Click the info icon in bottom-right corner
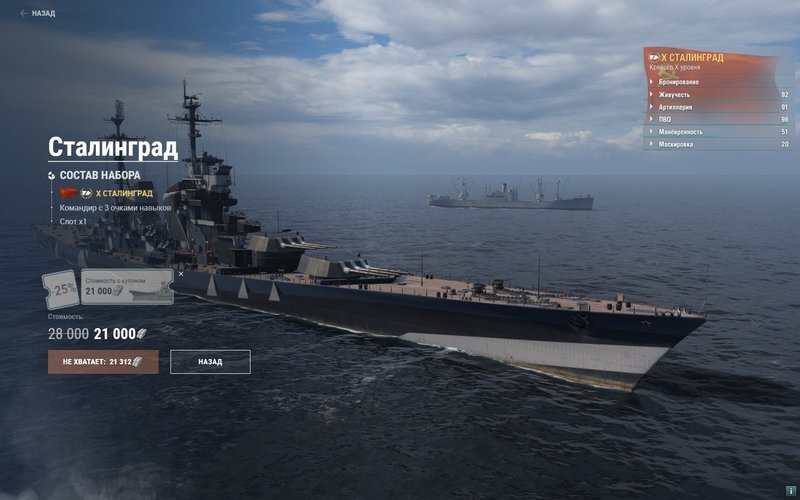Screen dimensions: 800x500 tap(791, 490)
